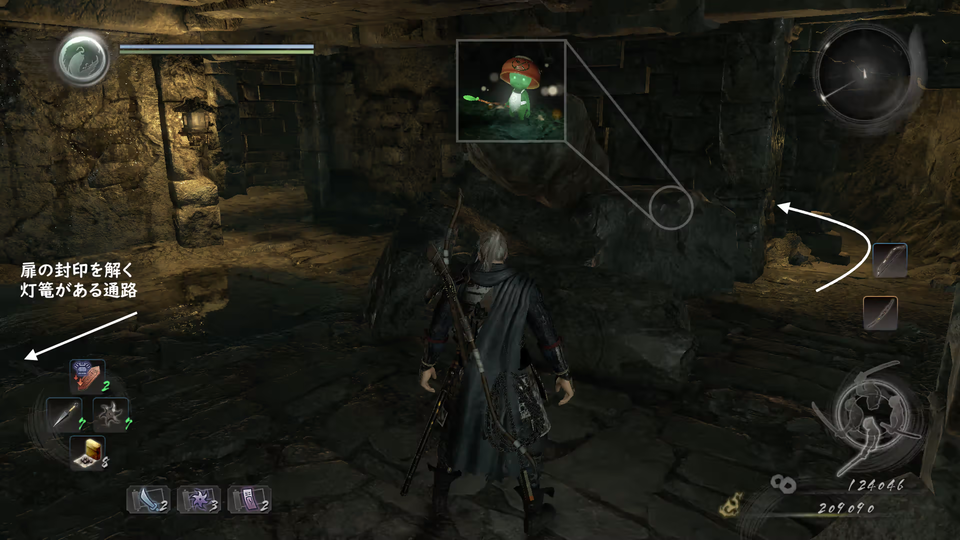Image resolution: width=960 pixels, height=540 pixels.
Task: Use the top quick-item with count 2
Action: pos(87,376)
